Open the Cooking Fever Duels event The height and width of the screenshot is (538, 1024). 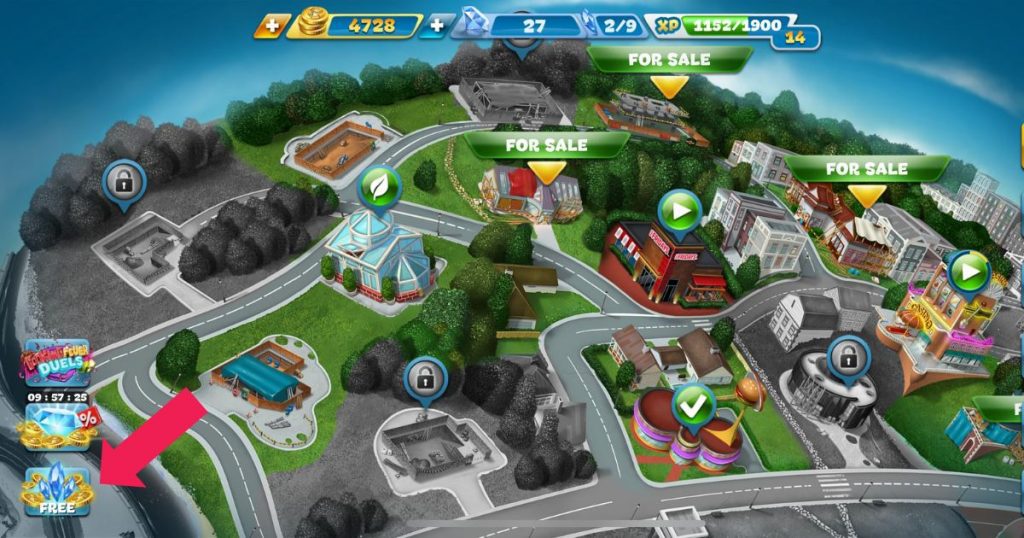57,363
